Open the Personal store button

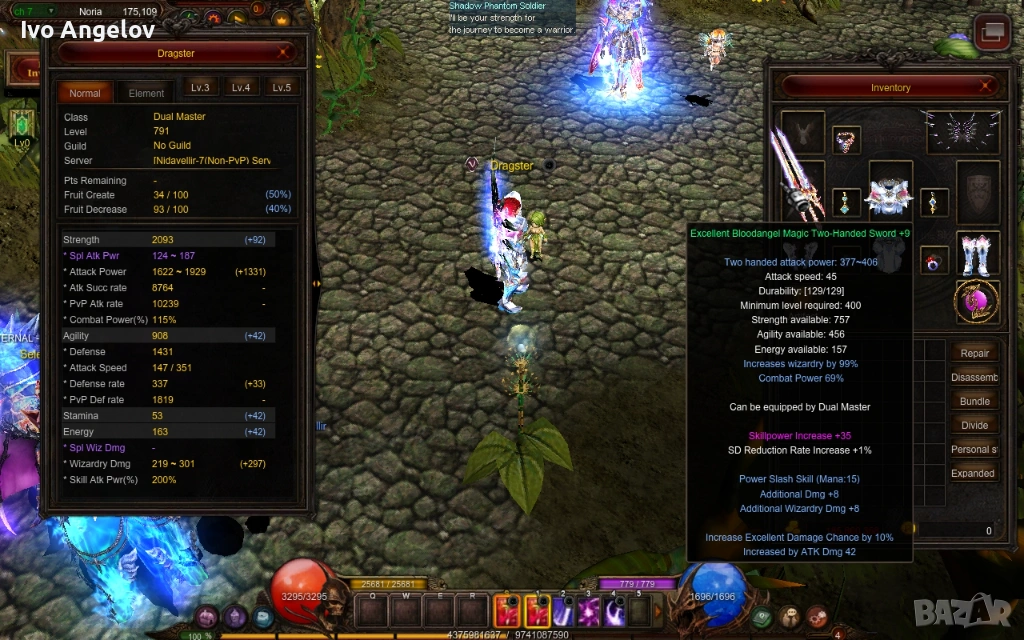pyautogui.click(x=974, y=449)
